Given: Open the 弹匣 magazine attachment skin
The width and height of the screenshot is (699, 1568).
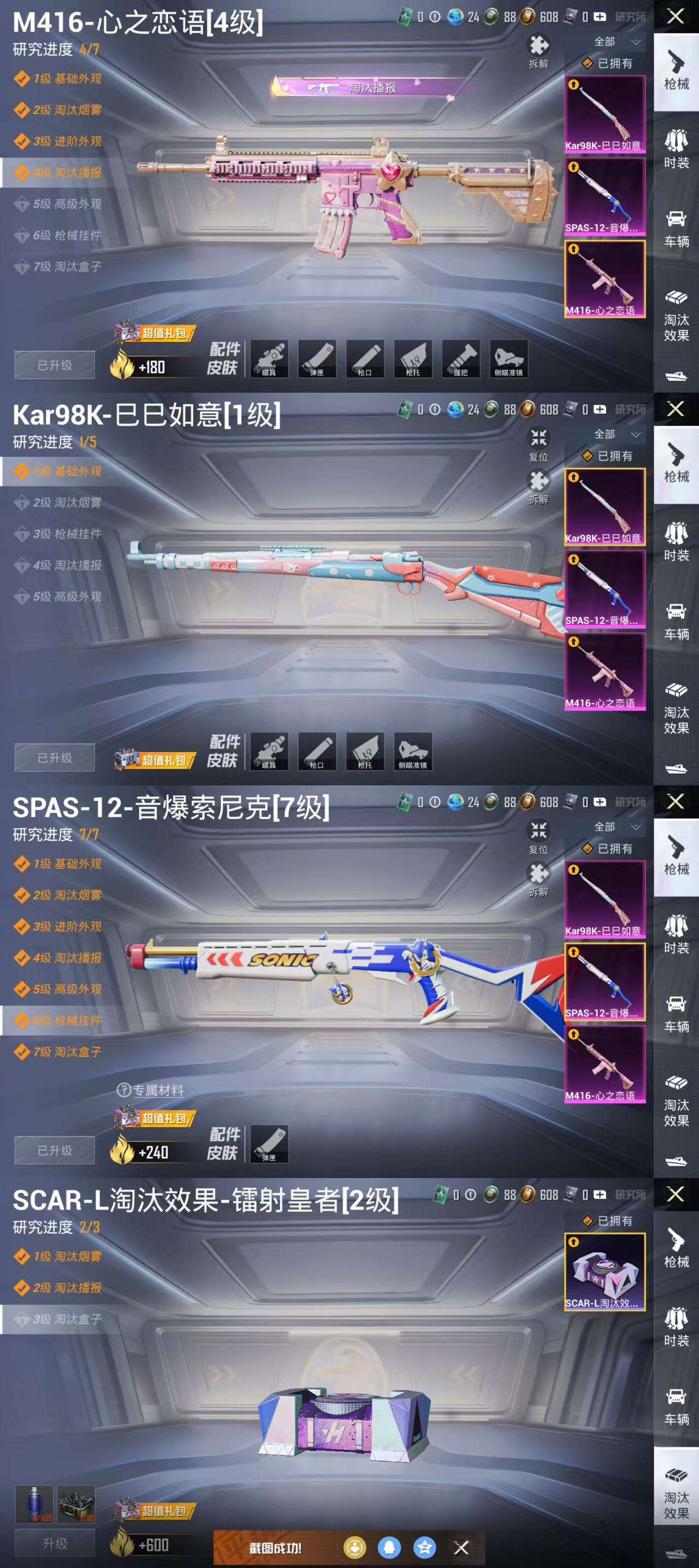Looking at the screenshot, I should [x=317, y=359].
